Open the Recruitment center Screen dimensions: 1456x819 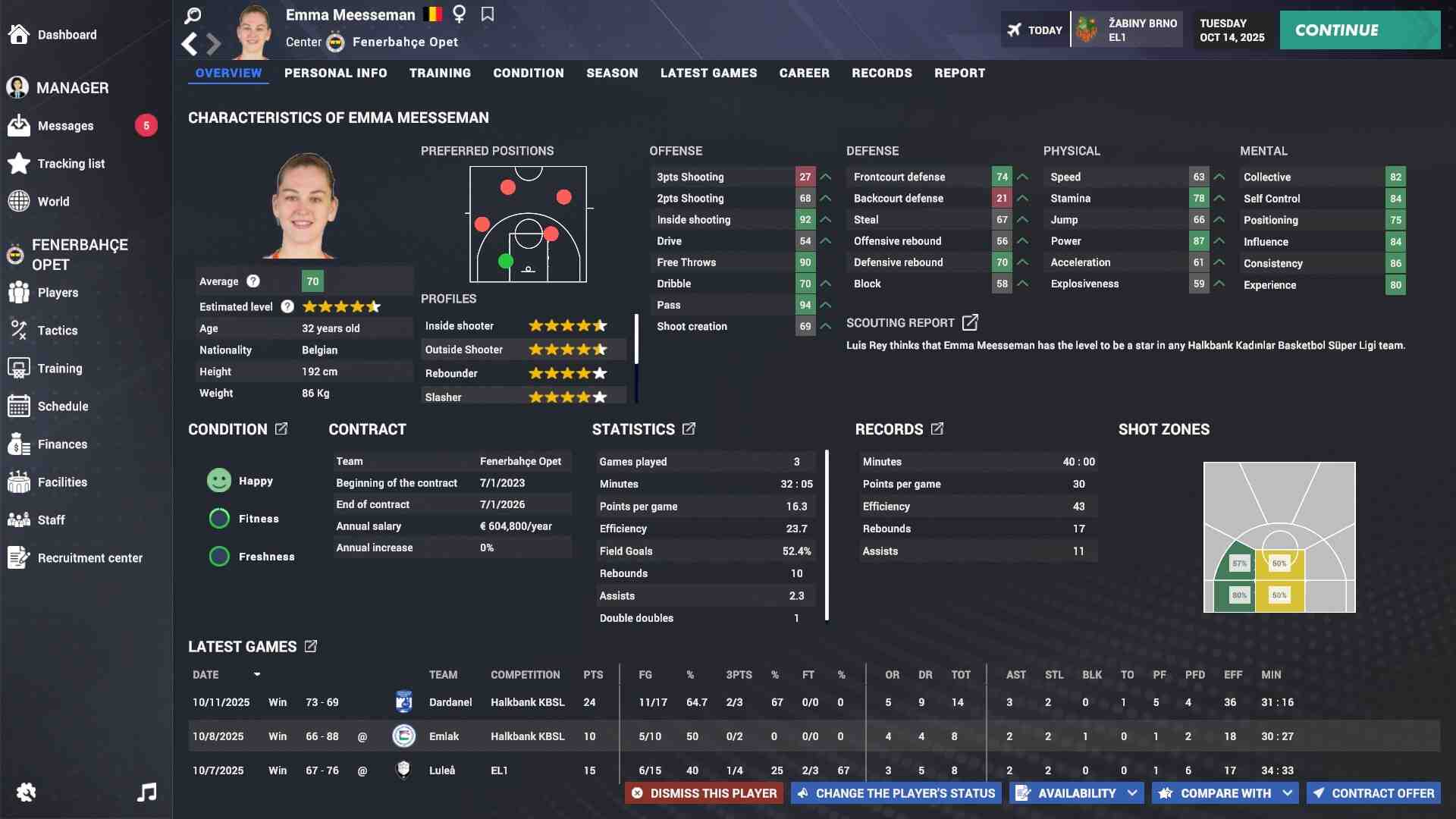[x=89, y=558]
